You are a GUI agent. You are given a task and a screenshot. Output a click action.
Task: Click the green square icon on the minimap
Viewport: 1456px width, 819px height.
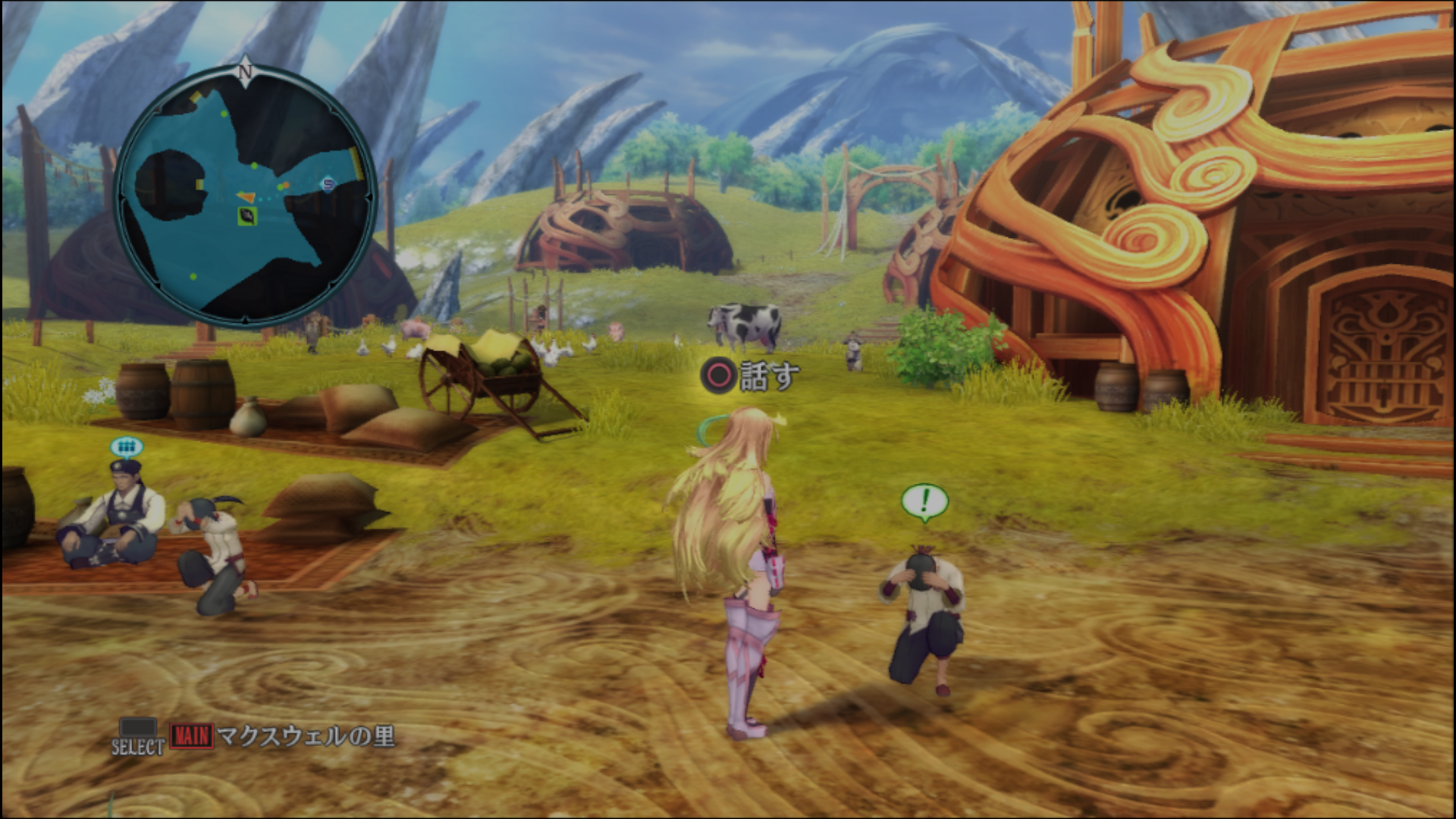tap(246, 217)
